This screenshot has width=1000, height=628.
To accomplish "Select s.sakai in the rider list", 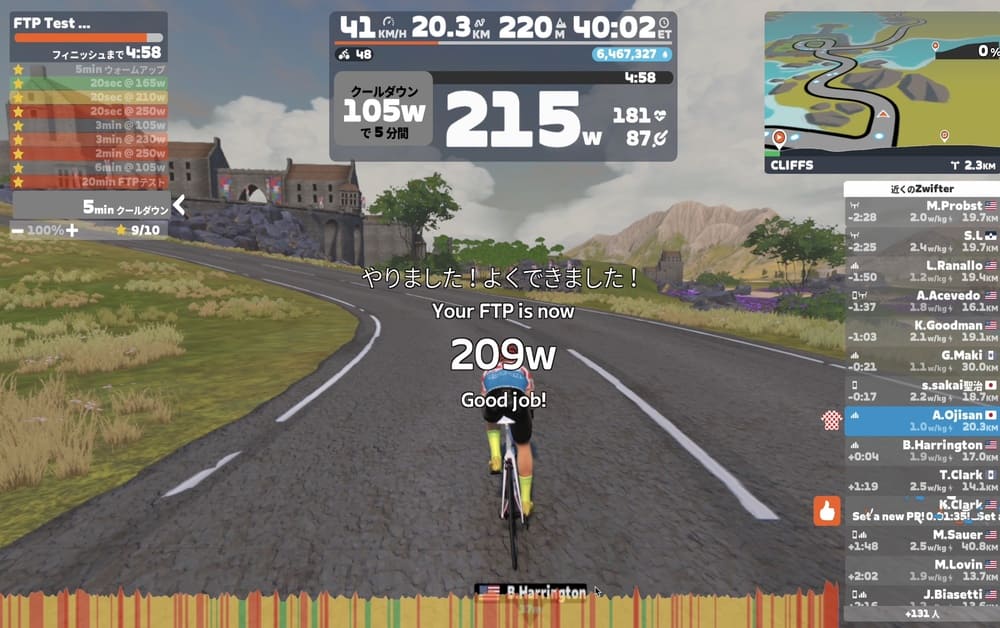I will tap(921, 391).
